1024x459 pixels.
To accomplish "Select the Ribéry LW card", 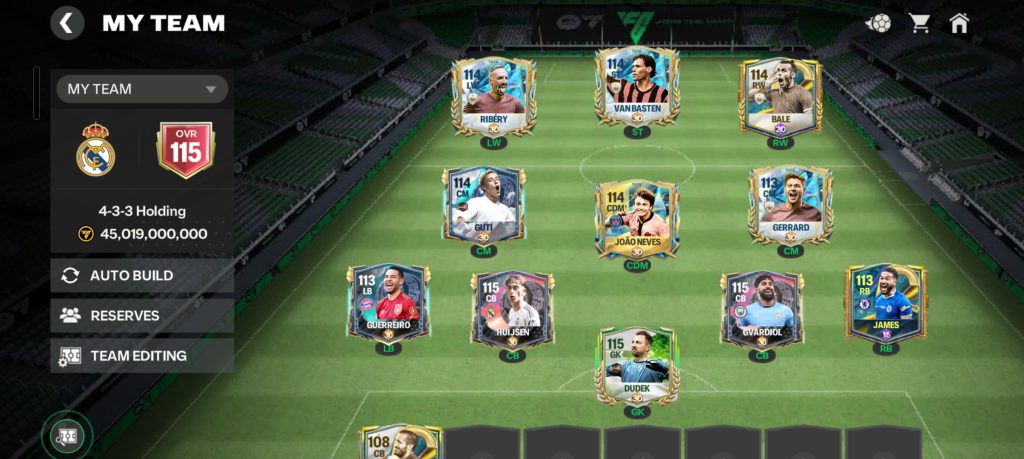I will (493, 97).
